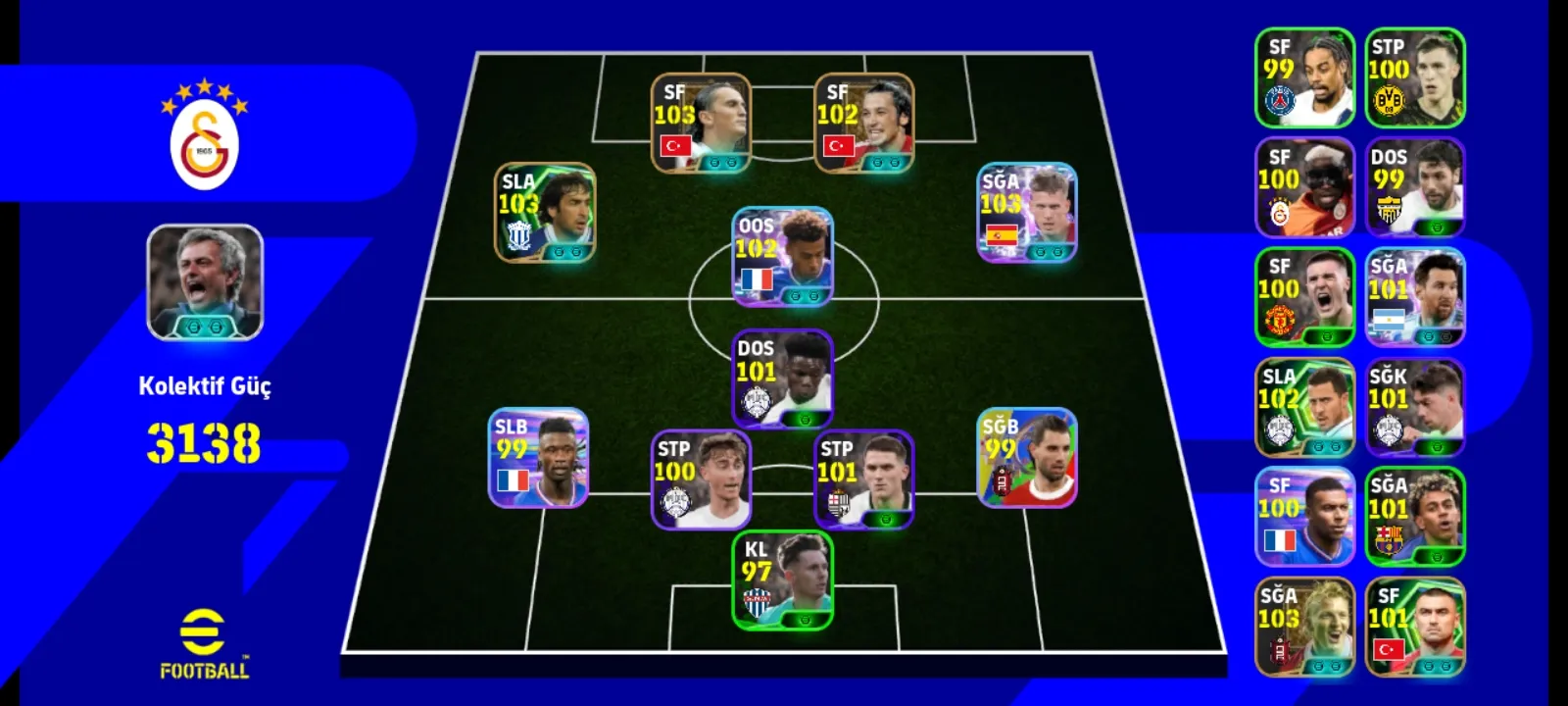Select the SĞB 99 right back card

click(1027, 457)
